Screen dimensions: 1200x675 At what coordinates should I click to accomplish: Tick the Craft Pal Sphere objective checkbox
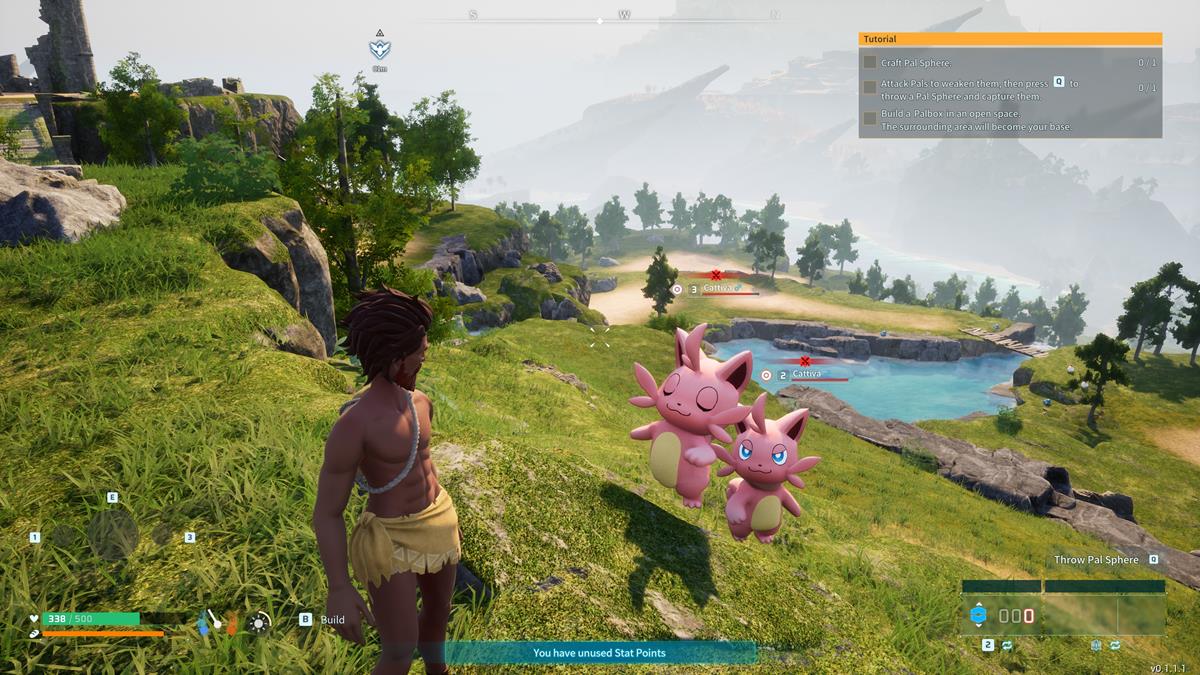click(870, 62)
